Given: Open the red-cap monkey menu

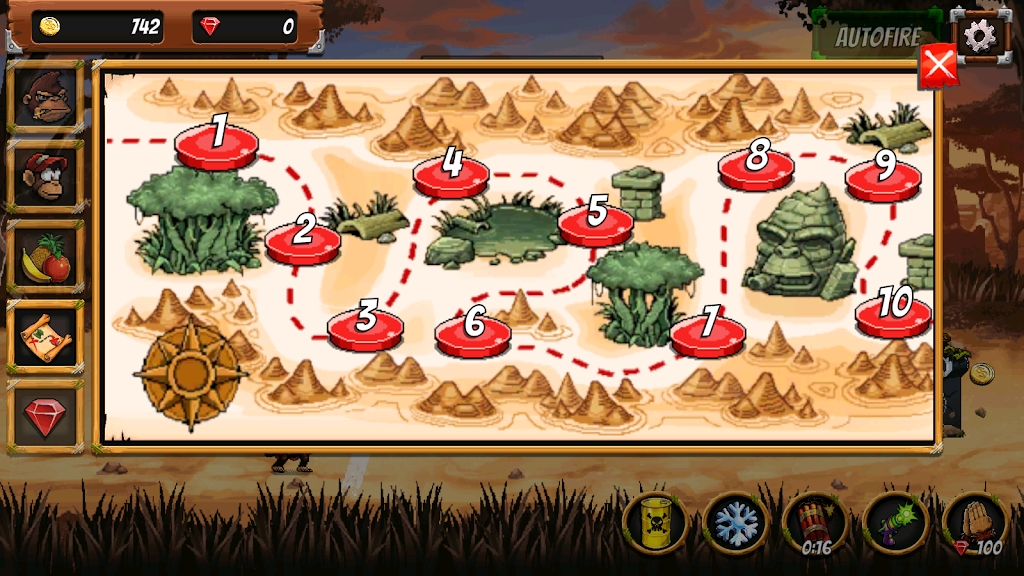Looking at the screenshot, I should pyautogui.click(x=45, y=176).
